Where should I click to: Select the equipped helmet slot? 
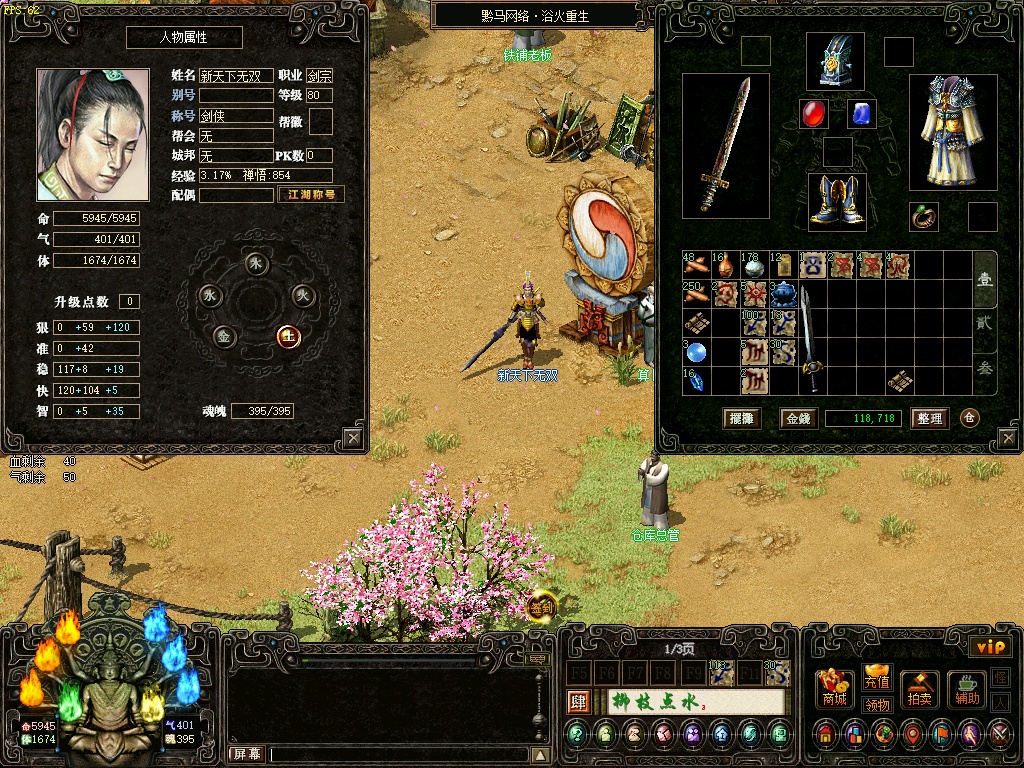[x=835, y=62]
